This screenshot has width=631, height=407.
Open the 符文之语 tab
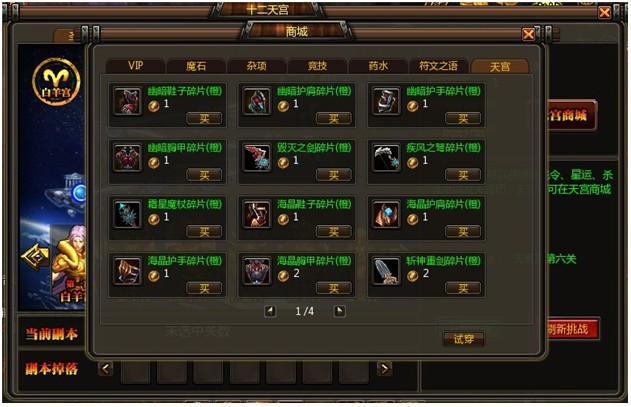[439, 66]
